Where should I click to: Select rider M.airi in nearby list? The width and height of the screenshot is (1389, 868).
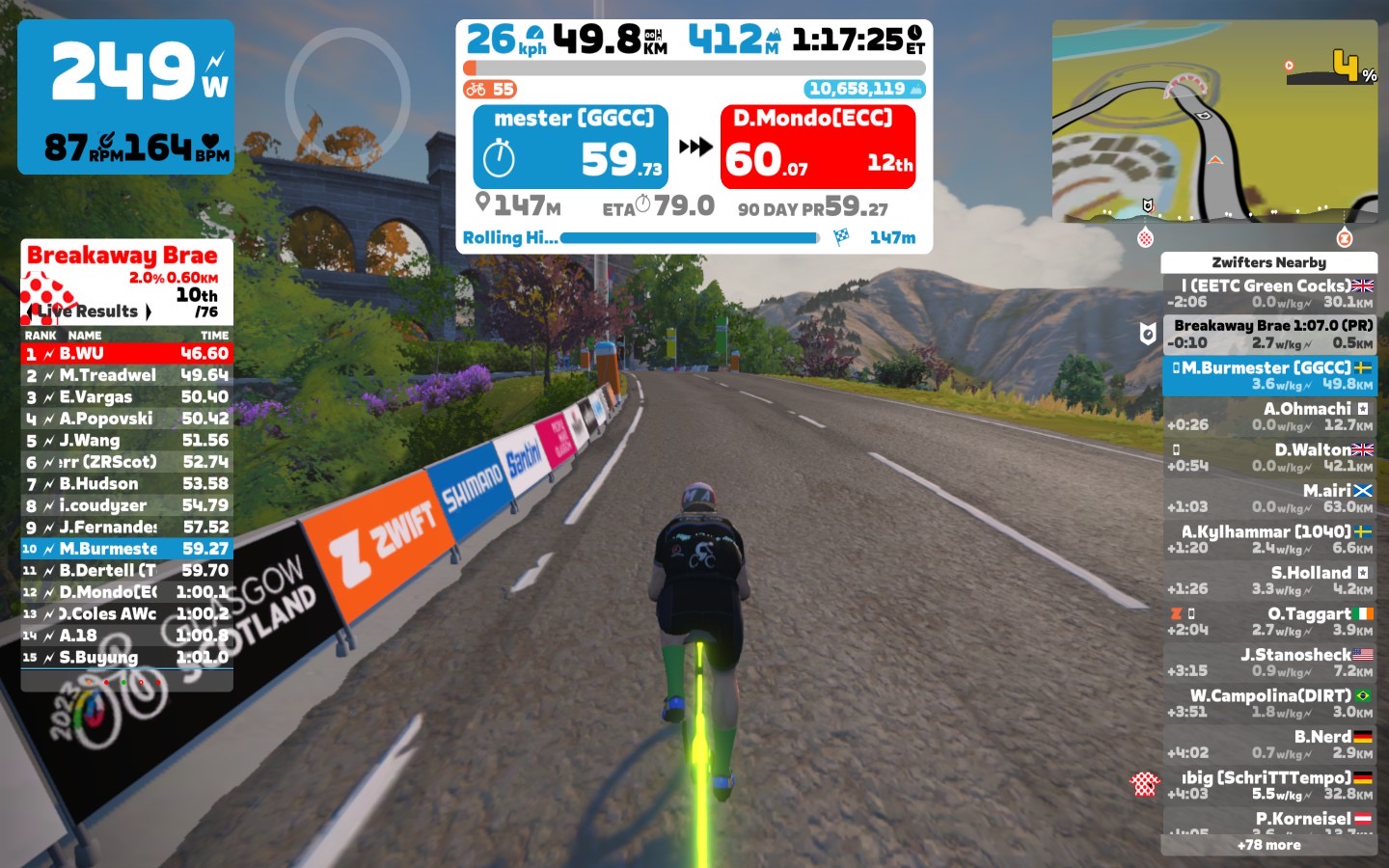tap(1268, 499)
